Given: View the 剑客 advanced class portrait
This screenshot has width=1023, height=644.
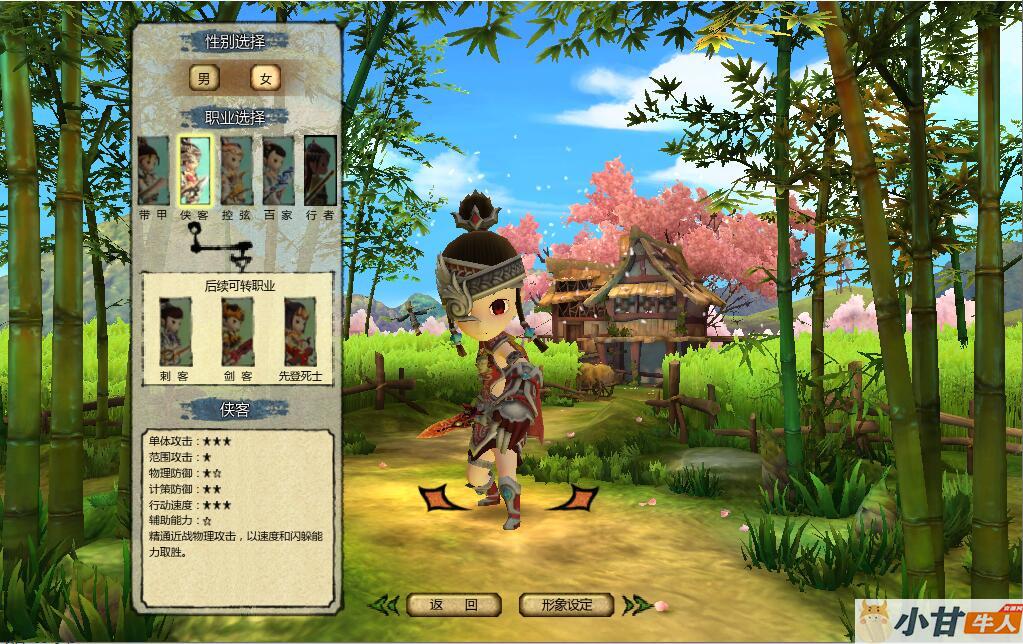Looking at the screenshot, I should click(x=238, y=332).
